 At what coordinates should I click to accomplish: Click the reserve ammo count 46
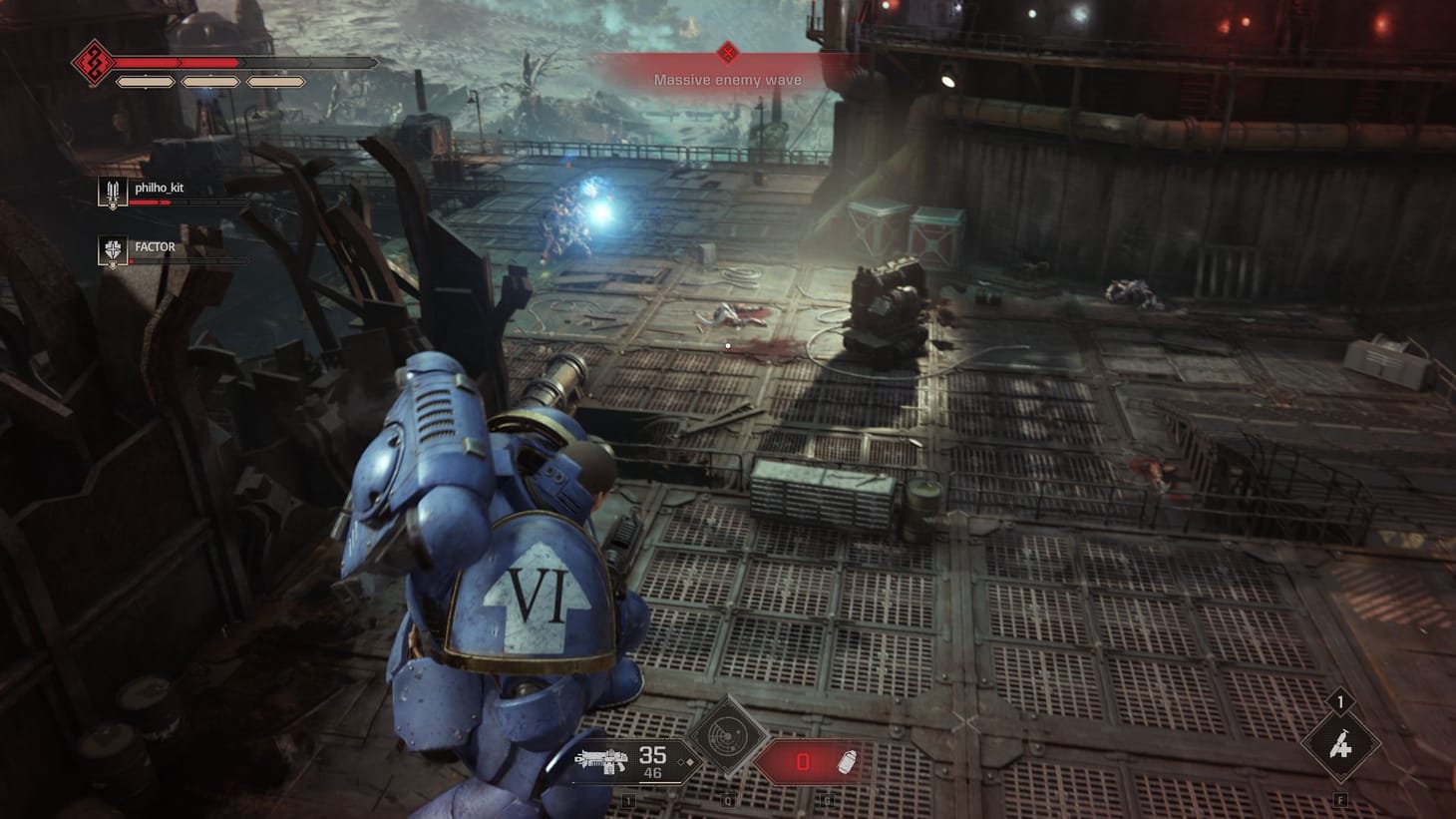(x=654, y=771)
